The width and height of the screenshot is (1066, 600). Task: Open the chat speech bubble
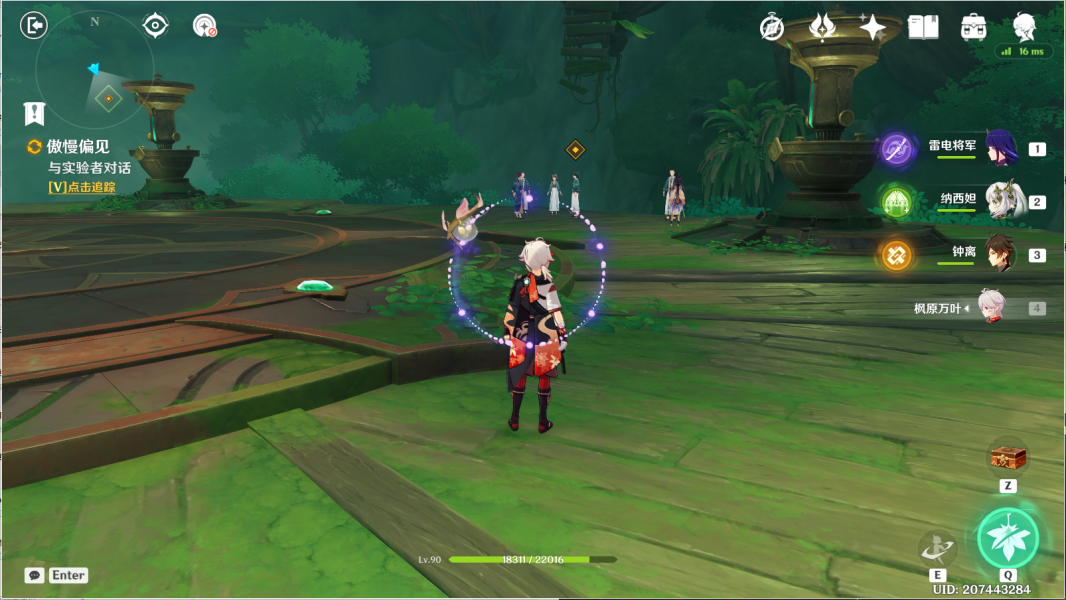(x=35, y=575)
